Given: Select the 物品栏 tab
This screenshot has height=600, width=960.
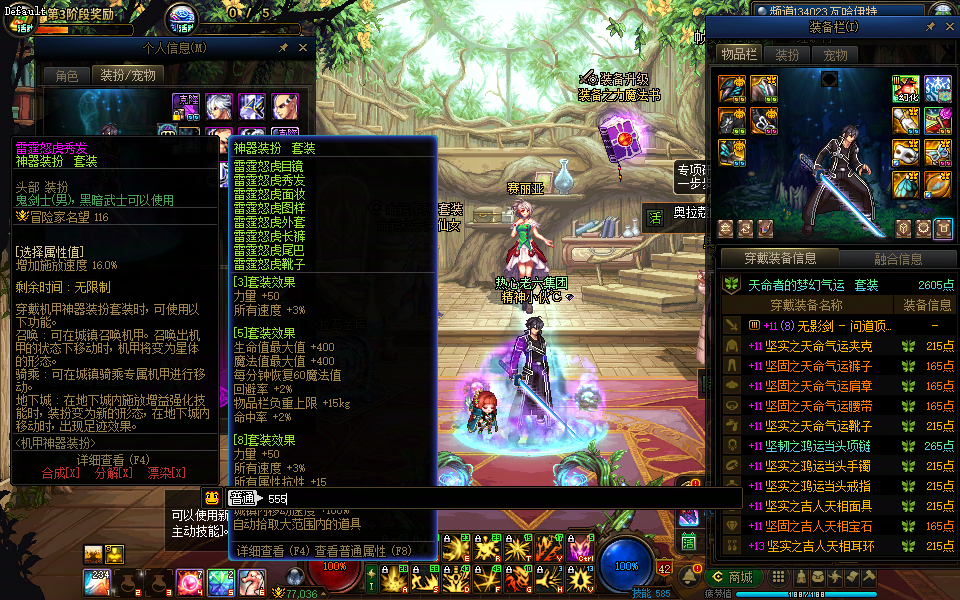Looking at the screenshot, I should click(x=739, y=55).
